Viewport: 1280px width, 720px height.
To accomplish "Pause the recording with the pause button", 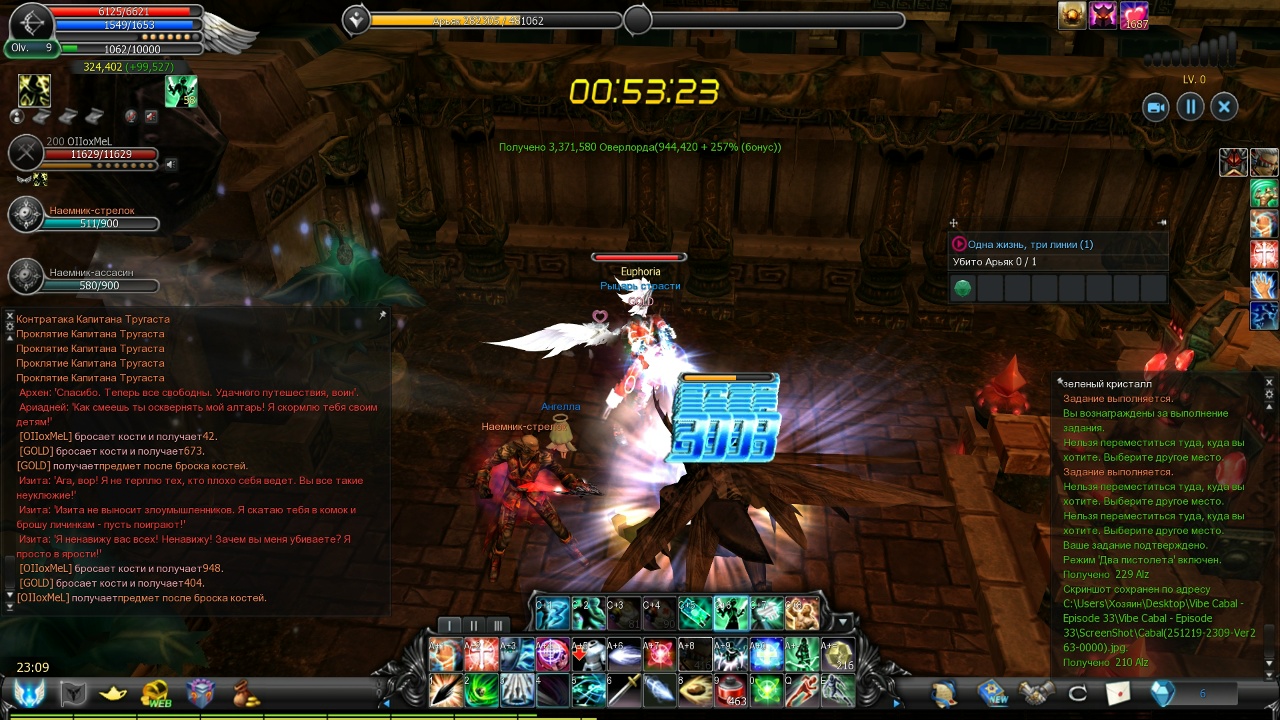I will [x=1190, y=107].
